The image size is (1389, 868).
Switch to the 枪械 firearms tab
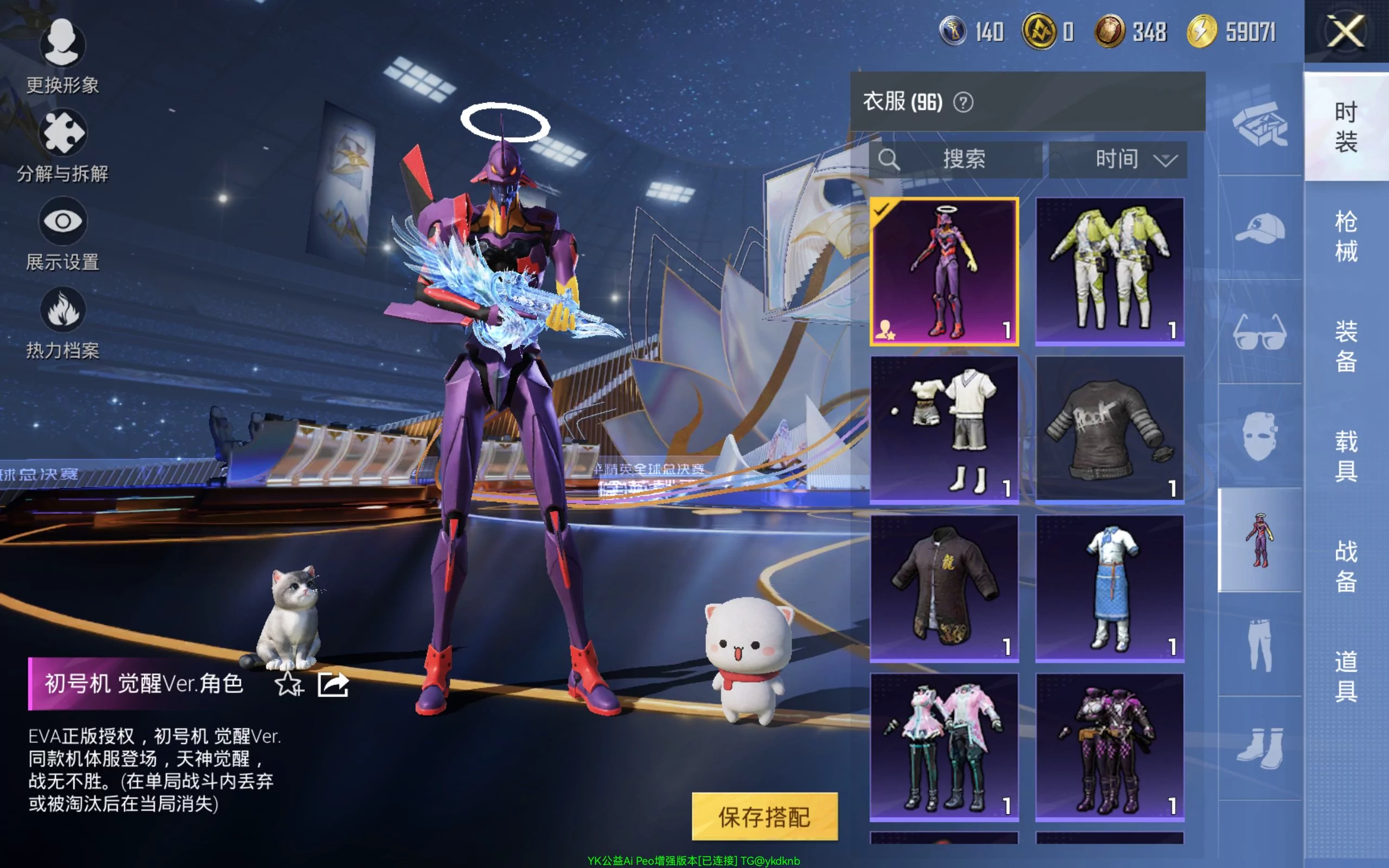tap(1346, 236)
